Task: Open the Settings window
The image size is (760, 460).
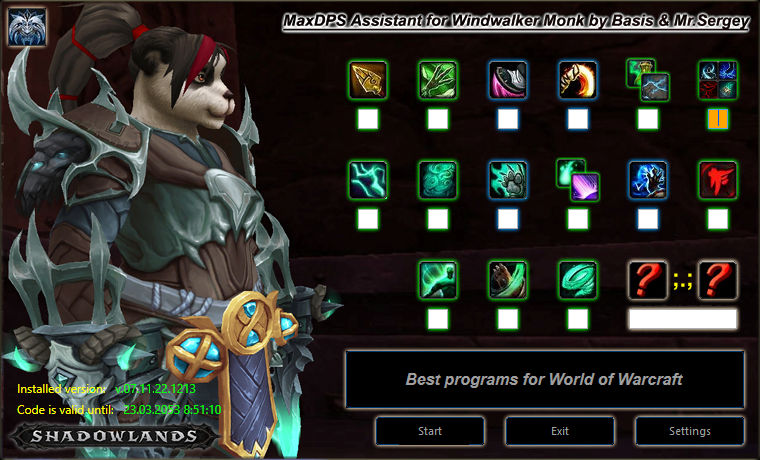Action: pos(690,431)
